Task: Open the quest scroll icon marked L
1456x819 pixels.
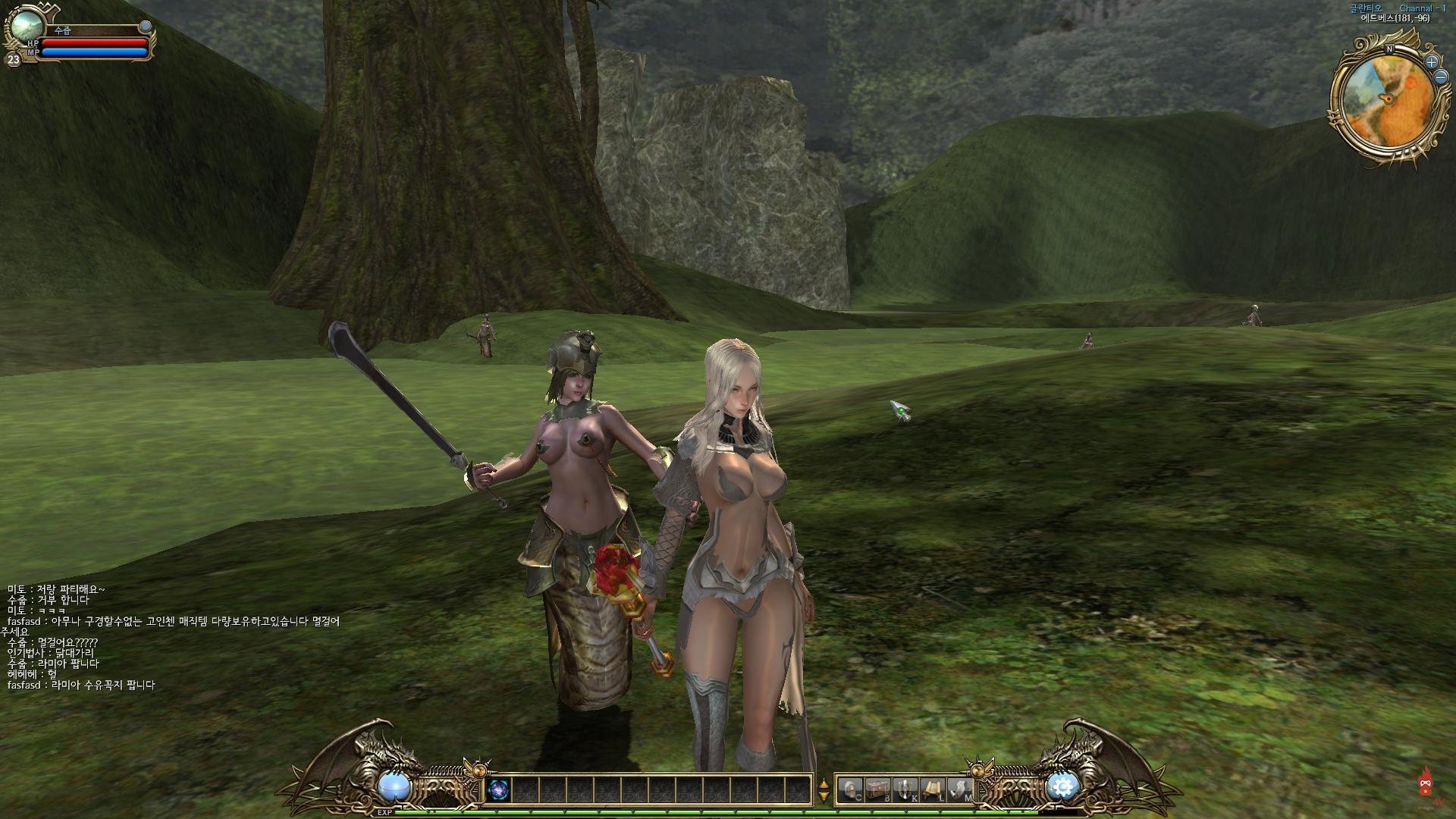Action: pos(933,790)
